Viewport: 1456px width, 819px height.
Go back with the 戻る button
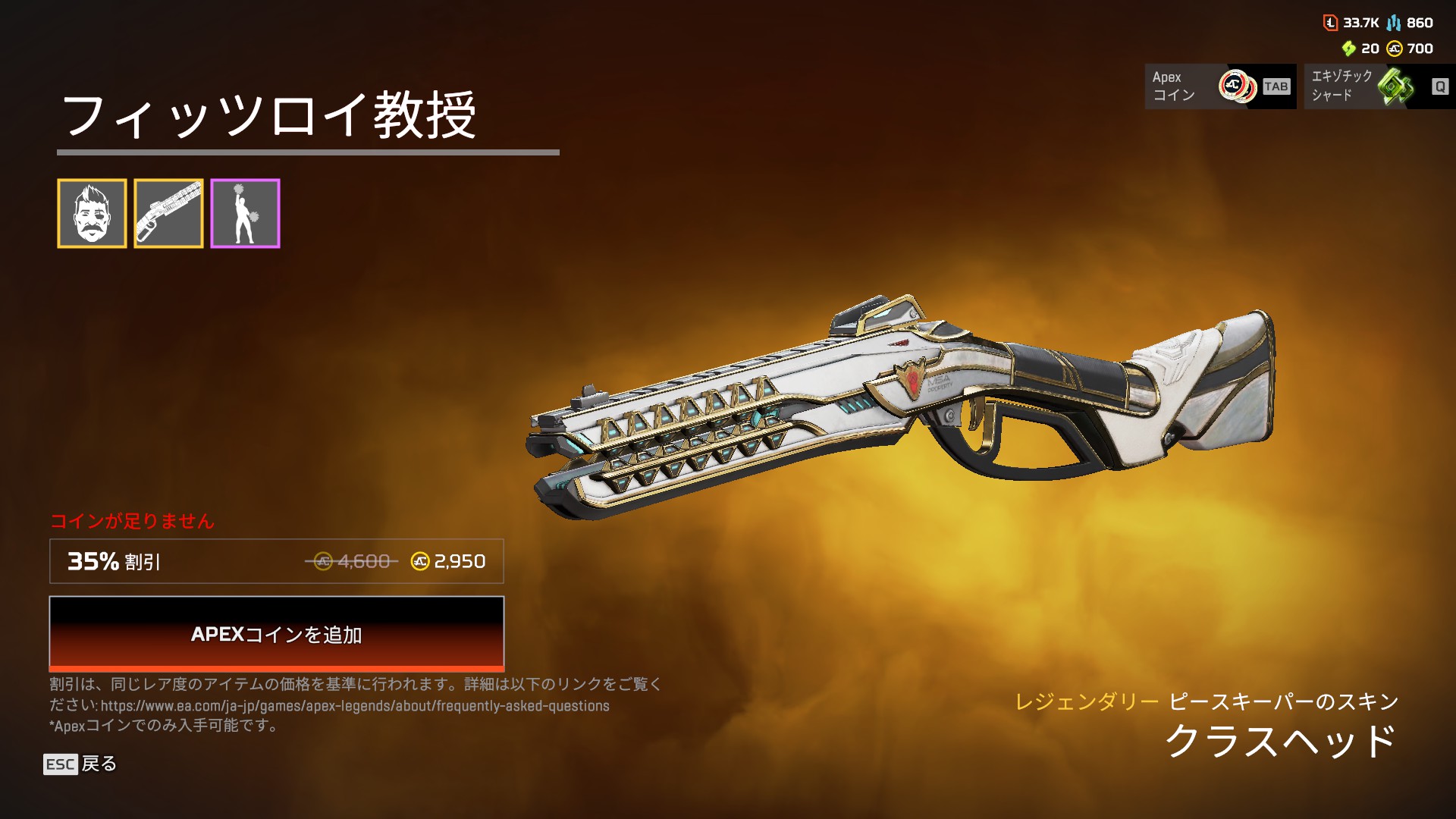pyautogui.click(x=80, y=764)
